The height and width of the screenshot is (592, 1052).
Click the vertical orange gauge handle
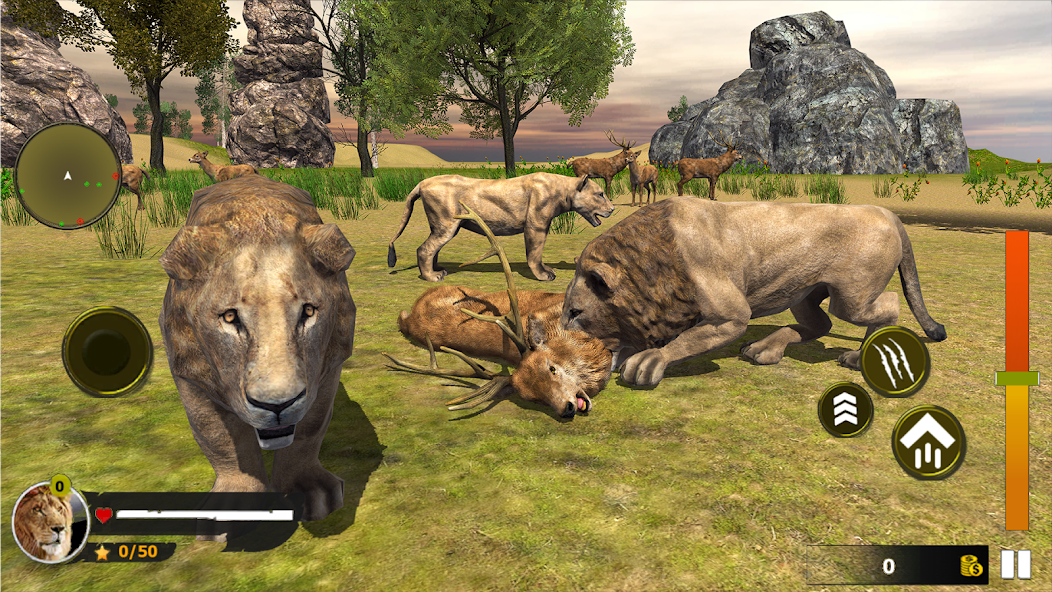coord(1017,378)
